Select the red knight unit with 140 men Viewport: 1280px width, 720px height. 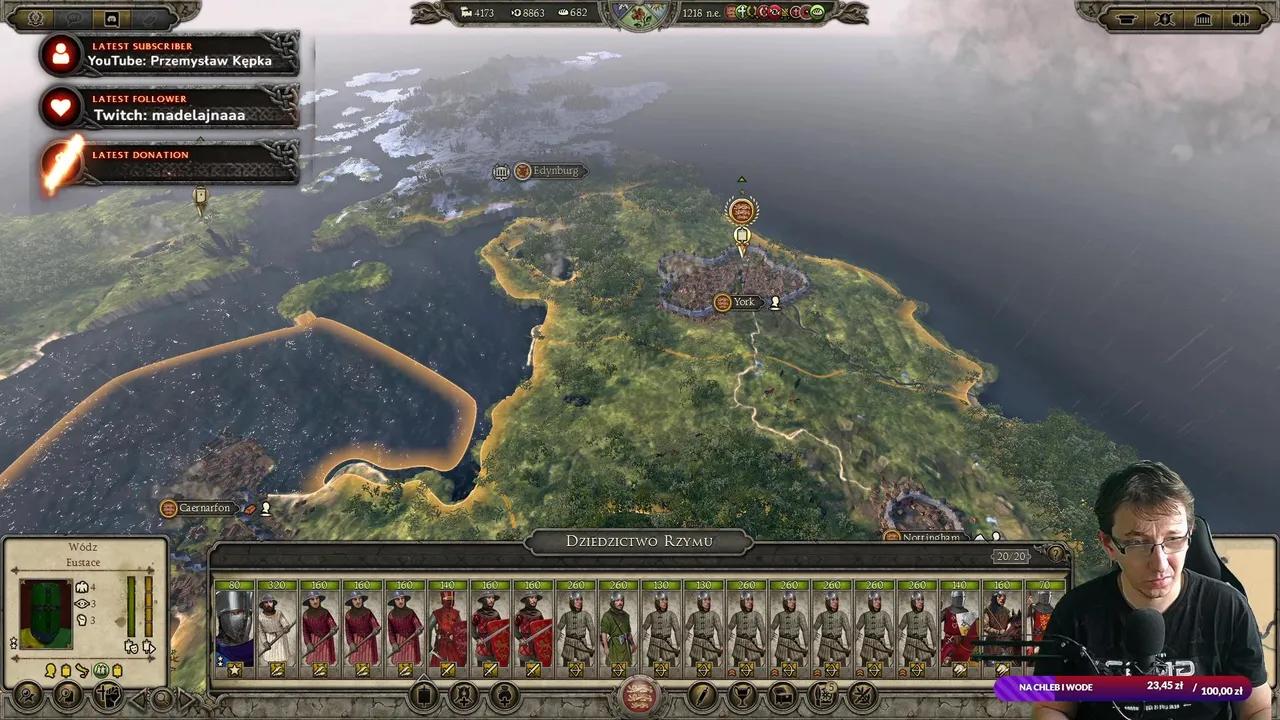[448, 627]
